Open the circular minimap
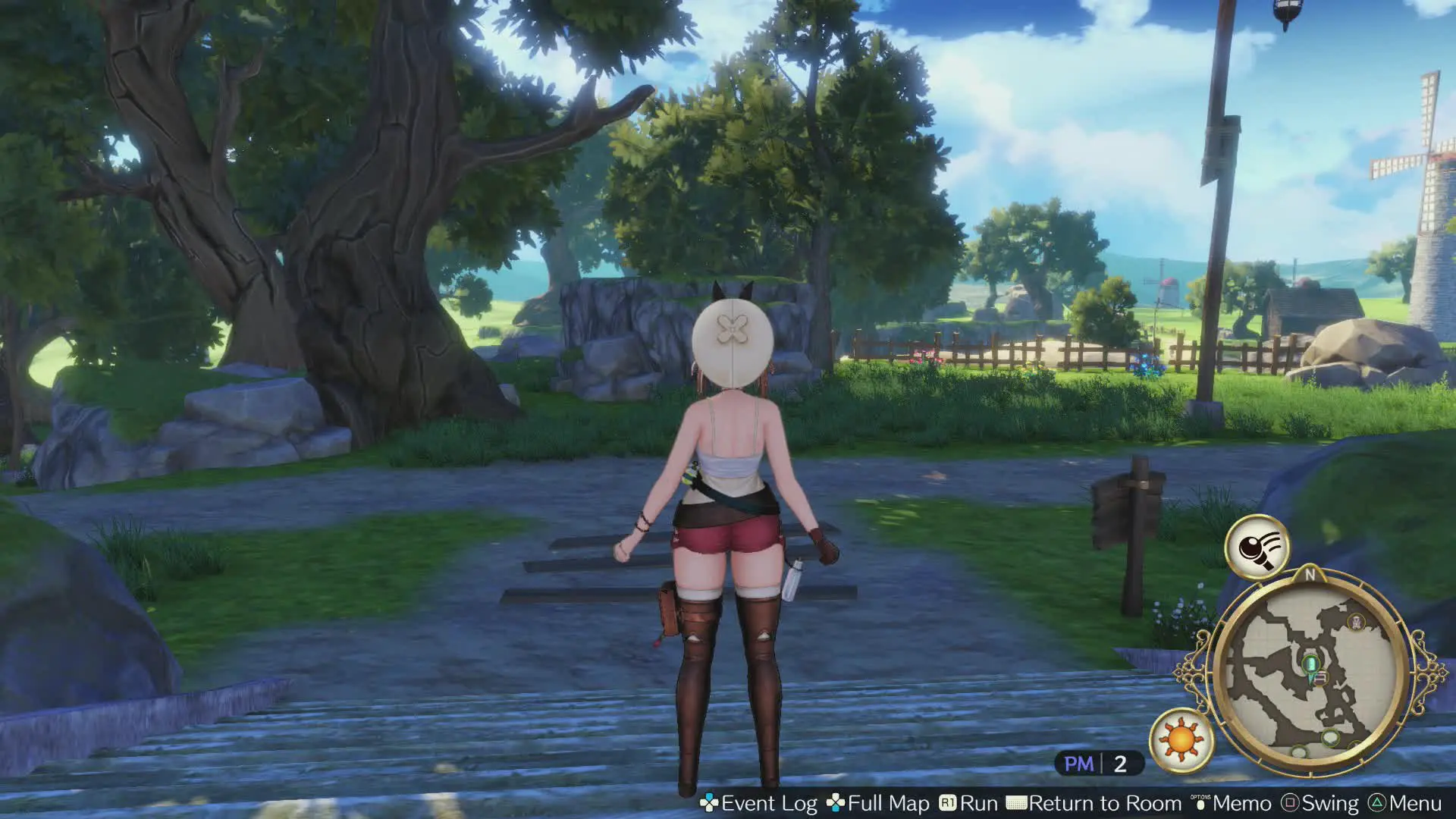The image size is (1456, 819). coord(1310,670)
